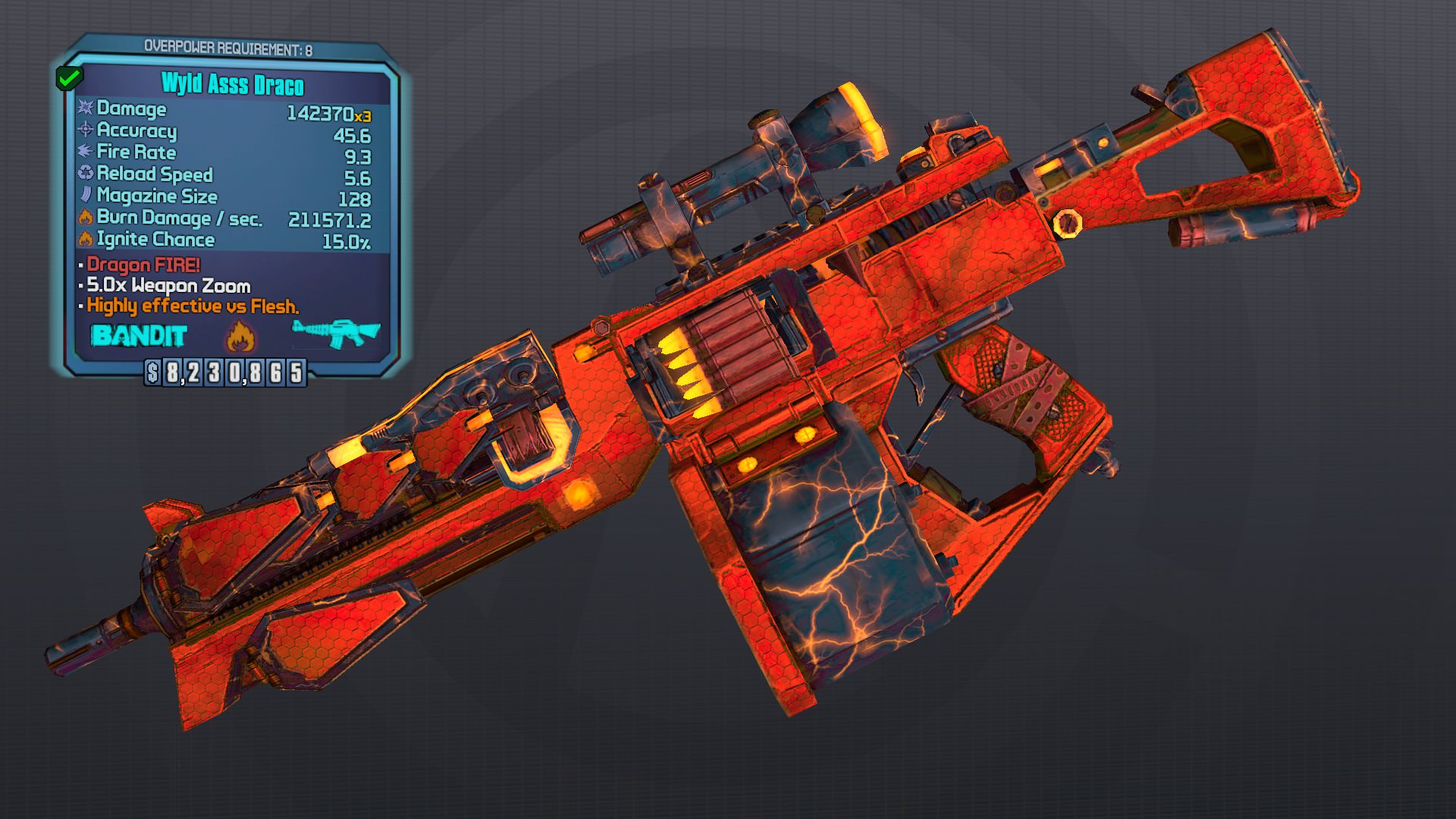Click the cyan assault rifle type icon
The image size is (1456, 819).
point(336,333)
